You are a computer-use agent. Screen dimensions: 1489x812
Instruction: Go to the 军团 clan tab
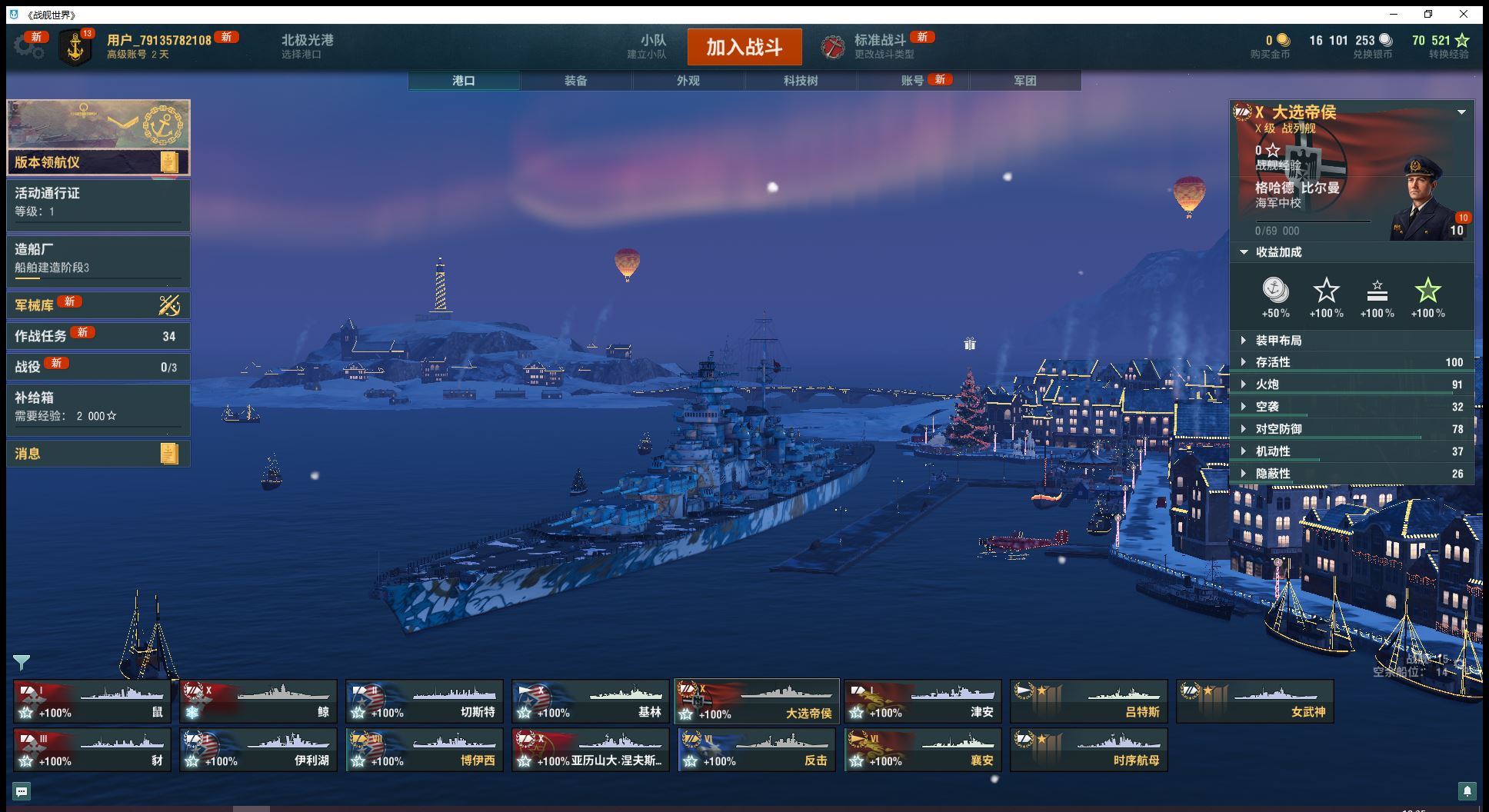[x=1024, y=81]
